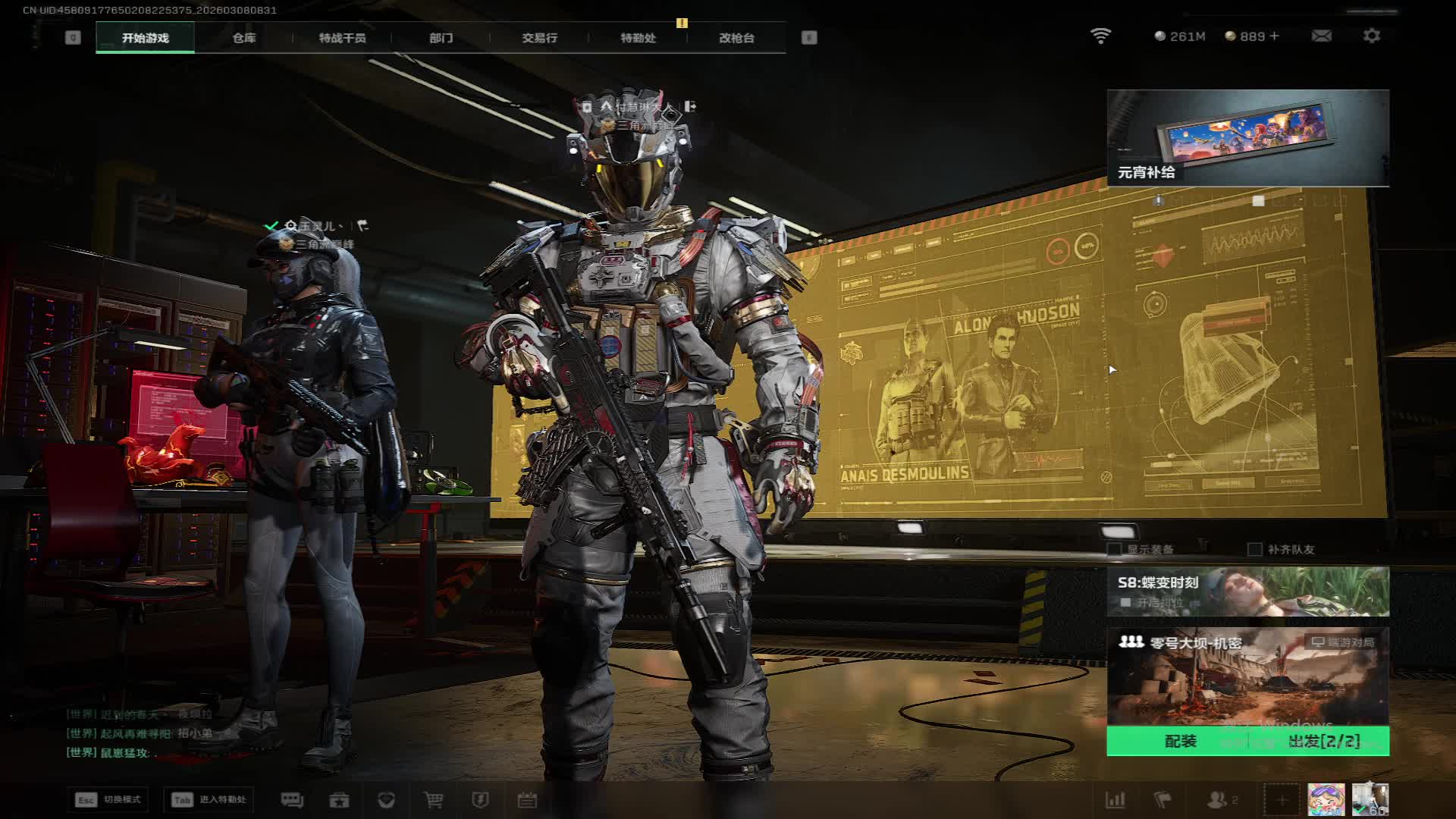The image size is (1456, 819).
Task: Open the friends list icon
Action: [1220, 800]
